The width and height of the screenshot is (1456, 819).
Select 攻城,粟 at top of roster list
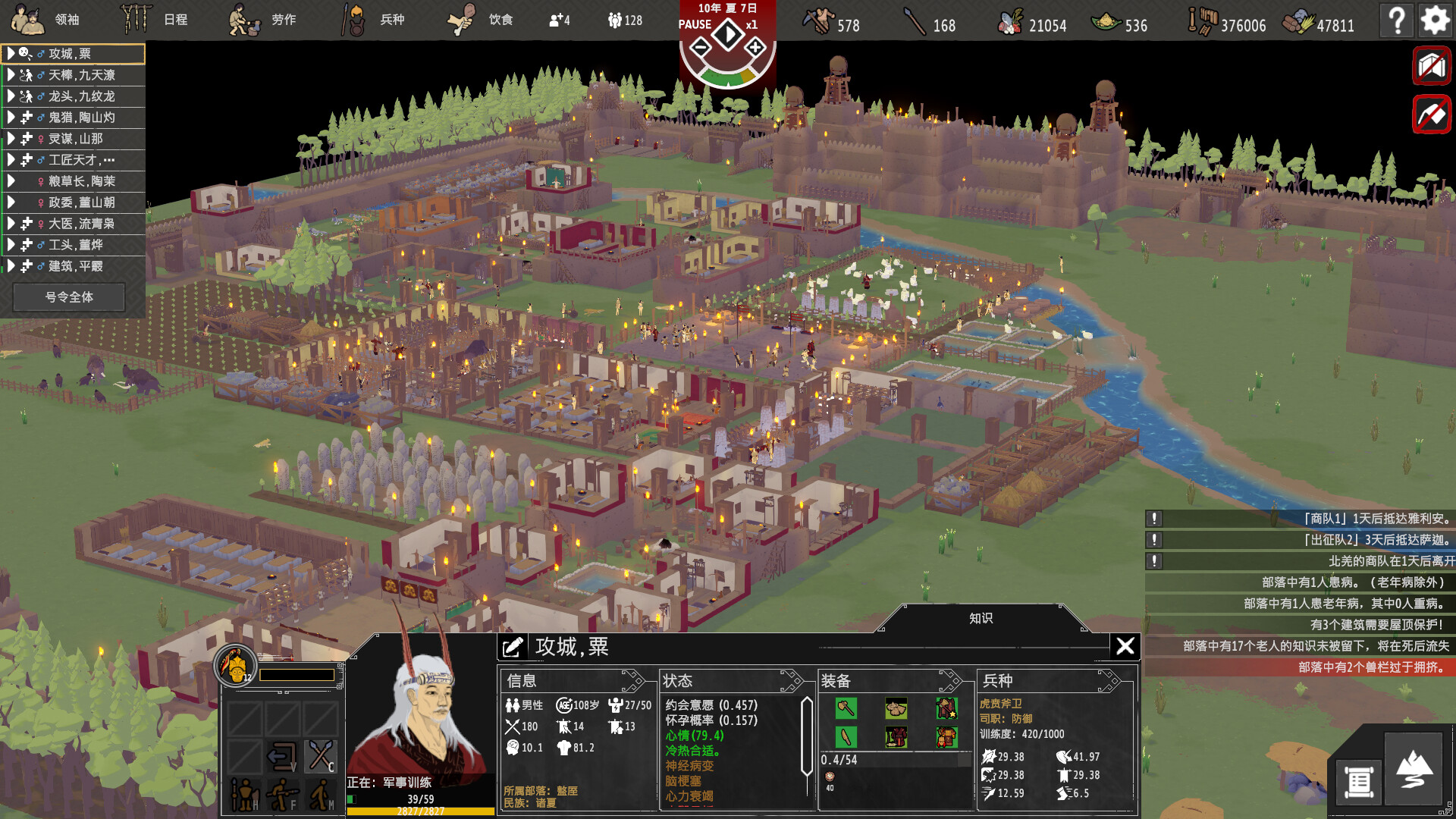72,54
